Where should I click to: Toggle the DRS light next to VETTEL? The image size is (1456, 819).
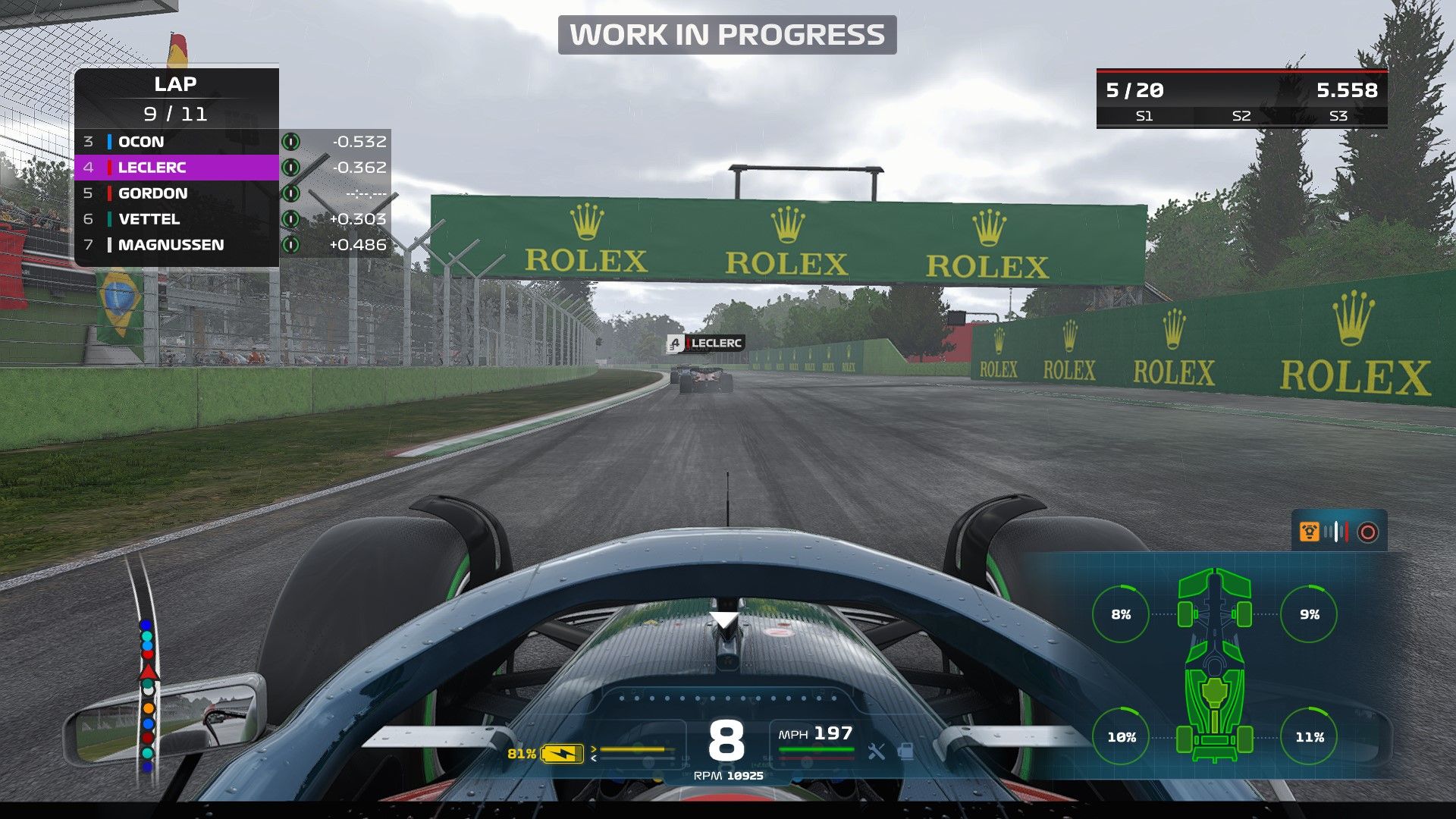point(292,219)
